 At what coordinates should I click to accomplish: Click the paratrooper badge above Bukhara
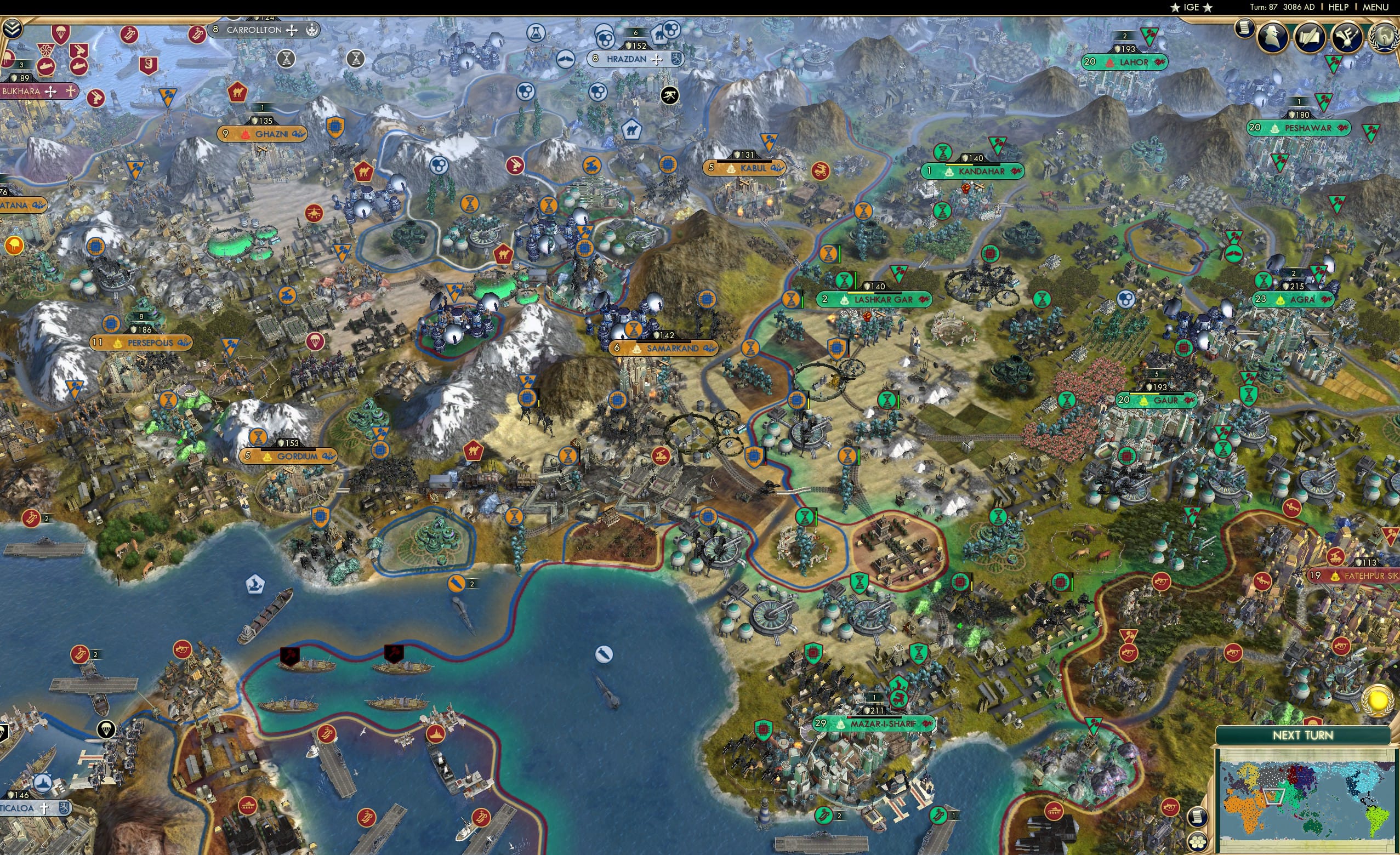pos(61,33)
